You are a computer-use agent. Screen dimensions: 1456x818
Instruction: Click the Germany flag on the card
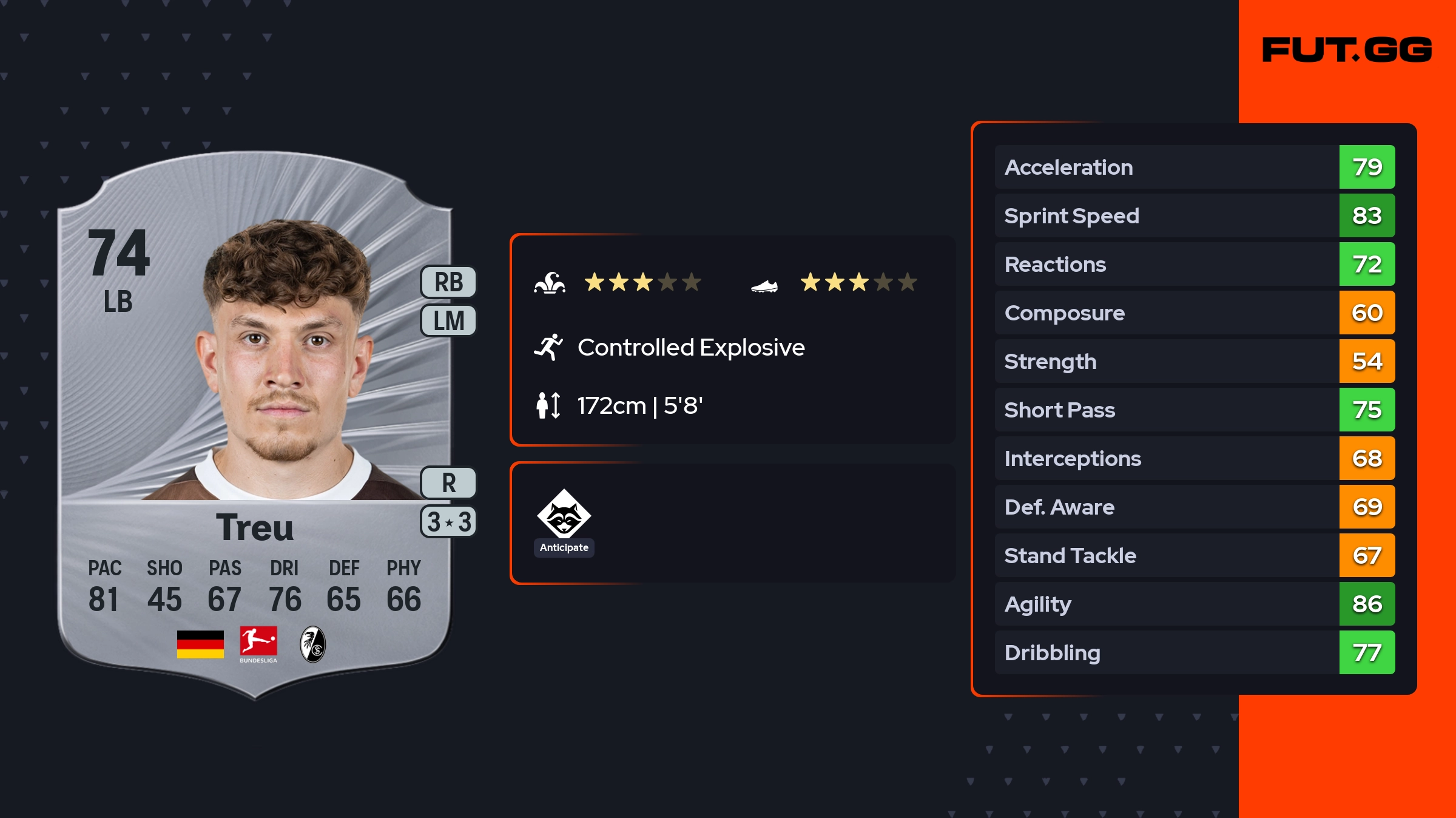[200, 644]
